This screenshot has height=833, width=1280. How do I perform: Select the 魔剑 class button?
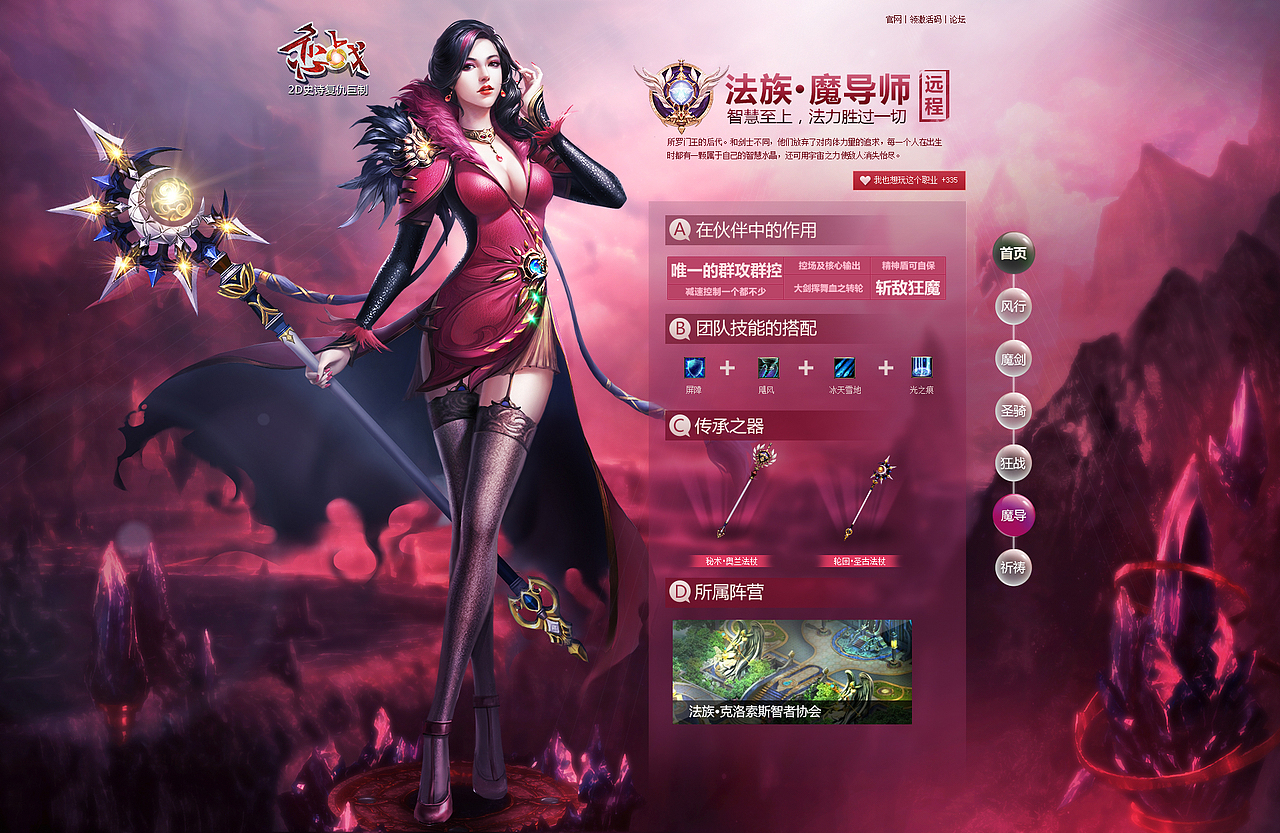coord(1013,358)
